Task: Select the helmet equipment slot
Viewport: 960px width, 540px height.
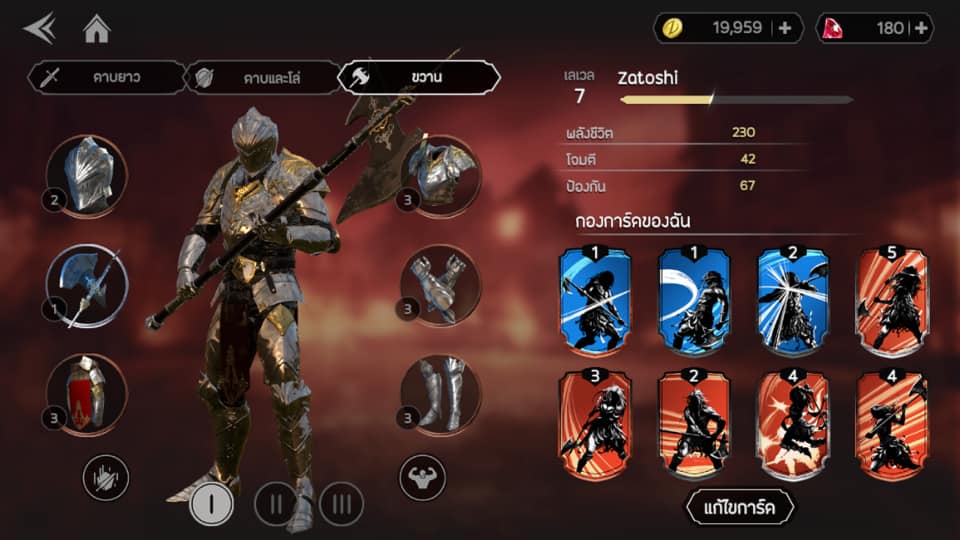Action: pos(86,174)
